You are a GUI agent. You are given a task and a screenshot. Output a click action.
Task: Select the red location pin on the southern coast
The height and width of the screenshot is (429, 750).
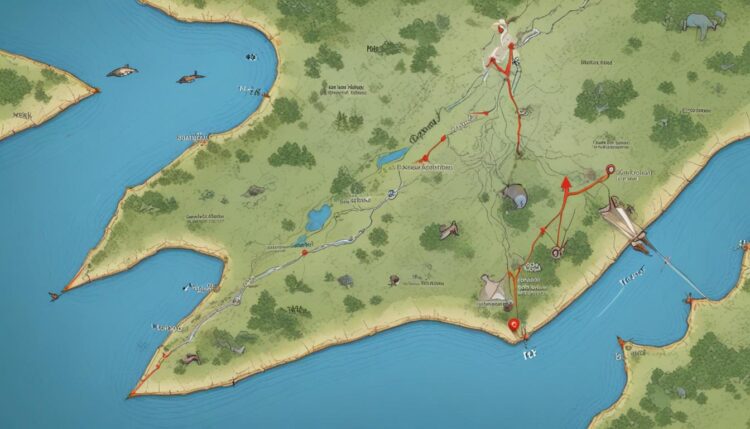pos(514,323)
